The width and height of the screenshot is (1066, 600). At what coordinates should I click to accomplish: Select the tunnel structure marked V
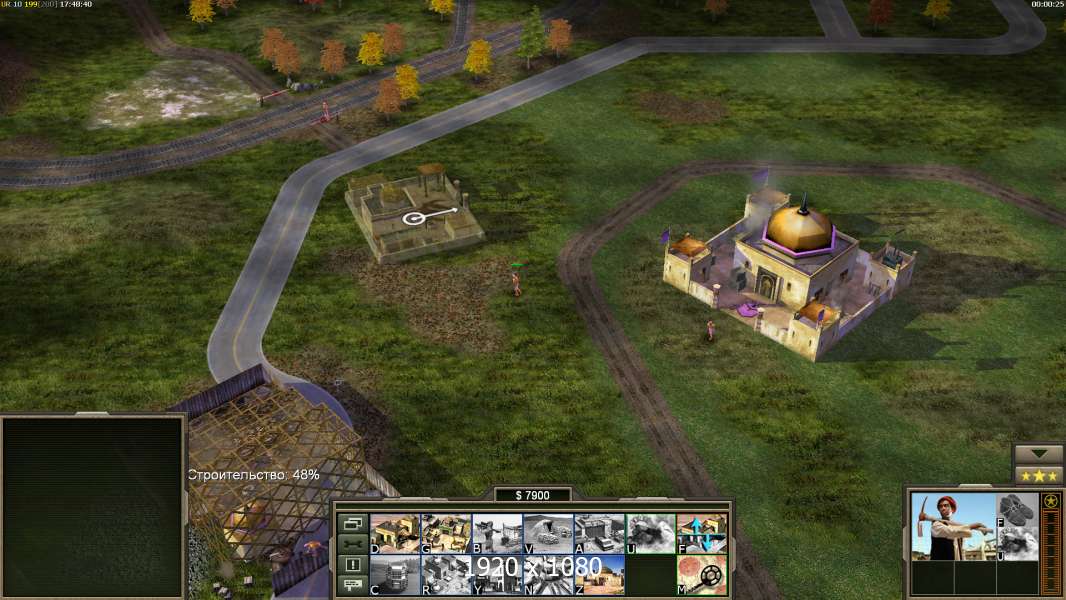coord(548,533)
